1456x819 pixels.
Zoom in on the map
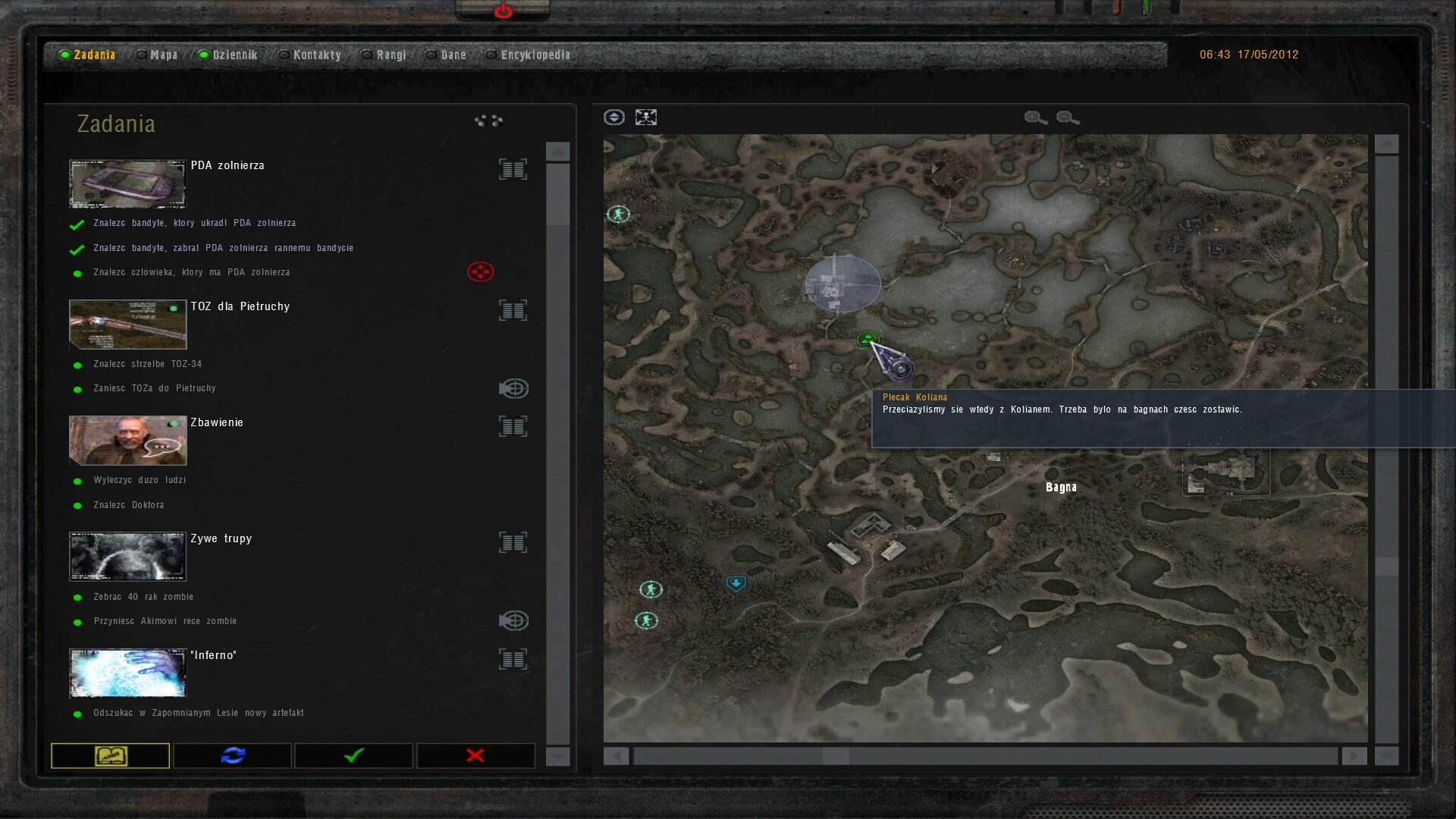click(x=1035, y=118)
